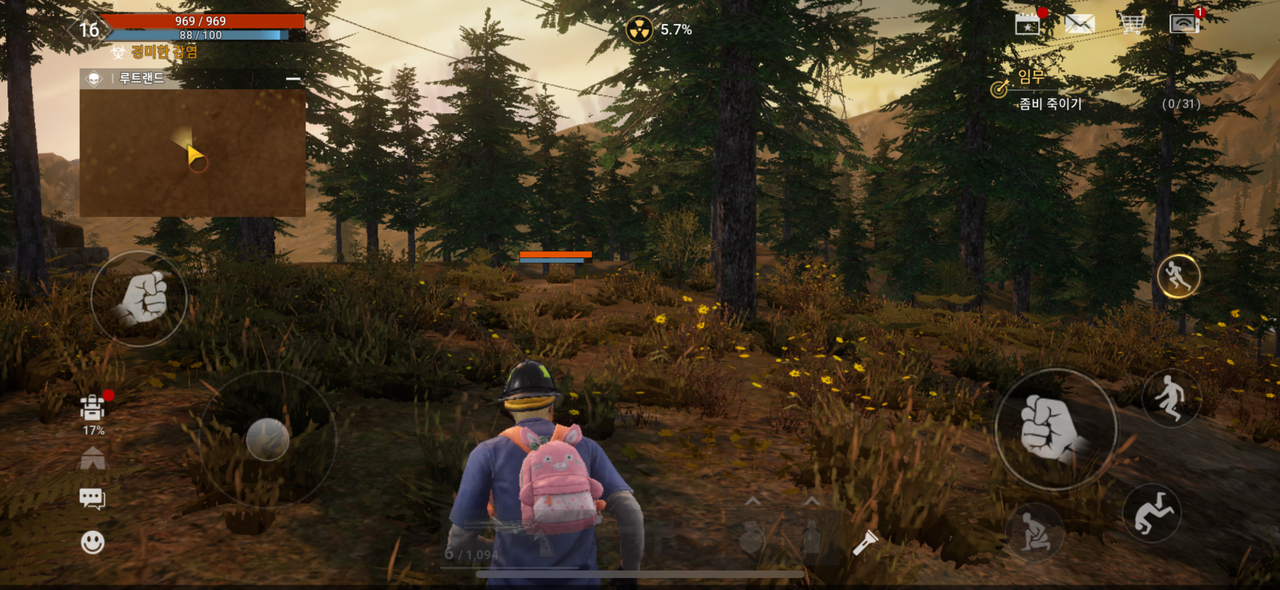
Task: Collapse the minimap with the minus button
Action: (293, 78)
